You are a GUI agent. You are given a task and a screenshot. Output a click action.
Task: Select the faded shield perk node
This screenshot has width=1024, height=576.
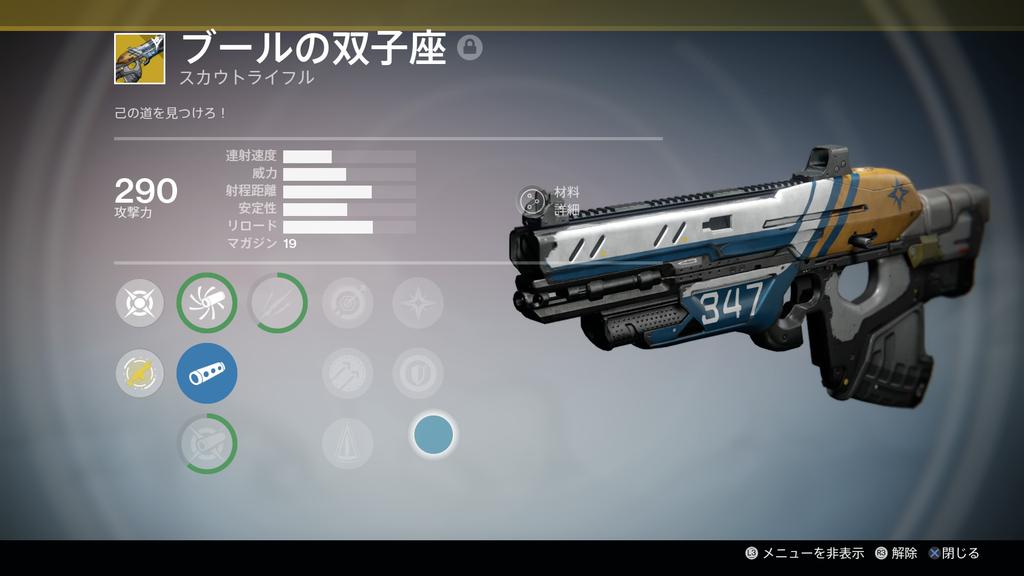(x=418, y=373)
